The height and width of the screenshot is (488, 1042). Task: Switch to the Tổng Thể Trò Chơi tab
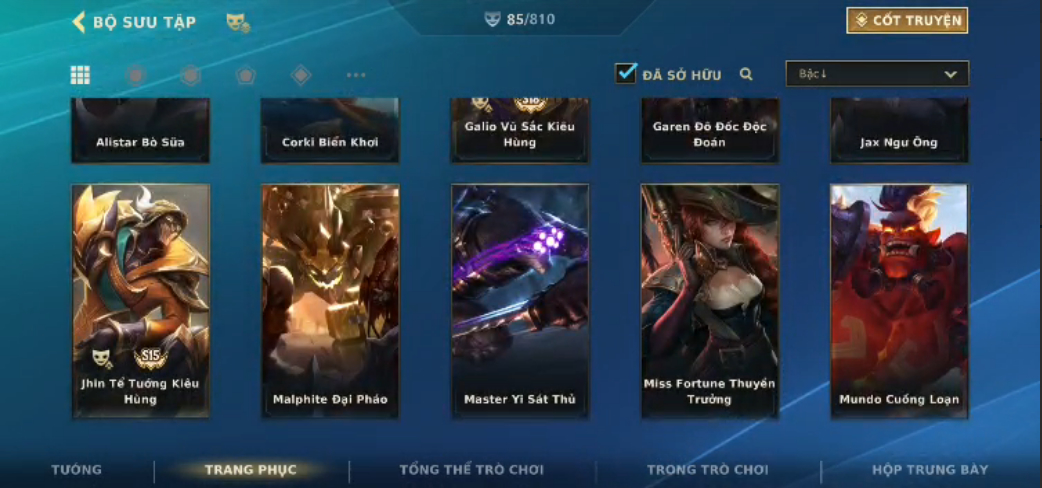click(472, 469)
